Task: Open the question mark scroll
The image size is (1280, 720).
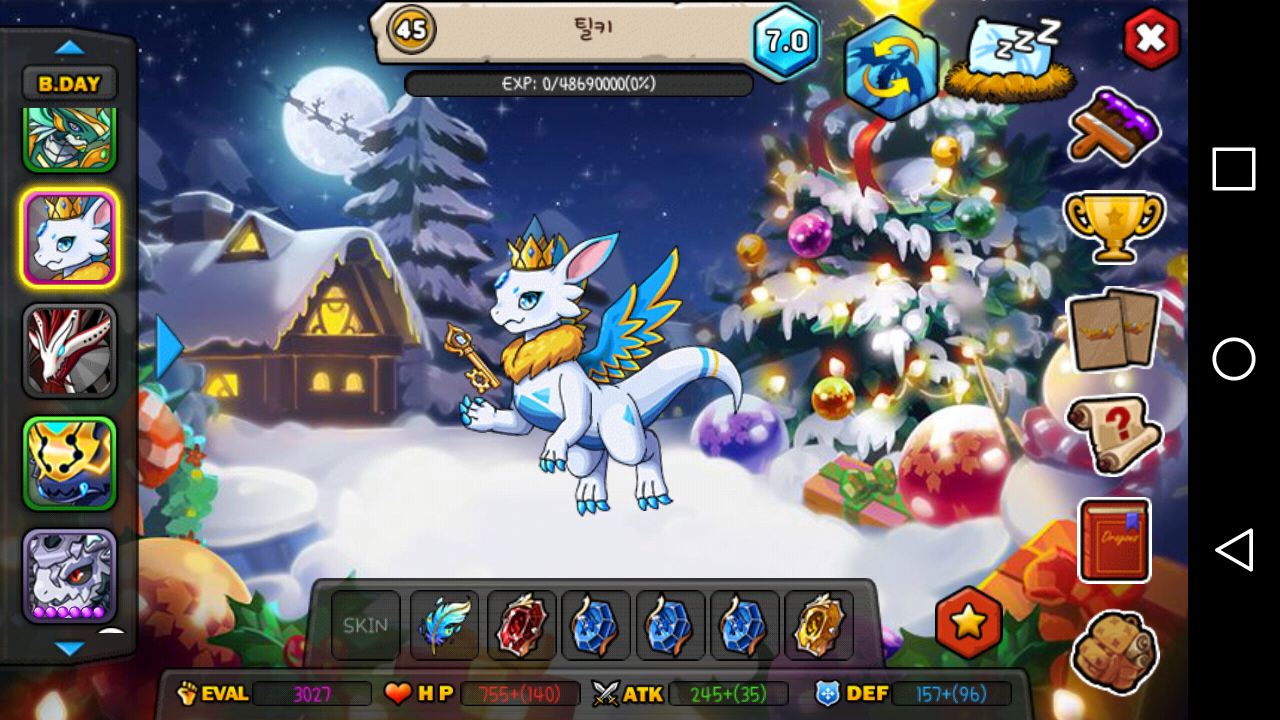Action: (x=1114, y=433)
